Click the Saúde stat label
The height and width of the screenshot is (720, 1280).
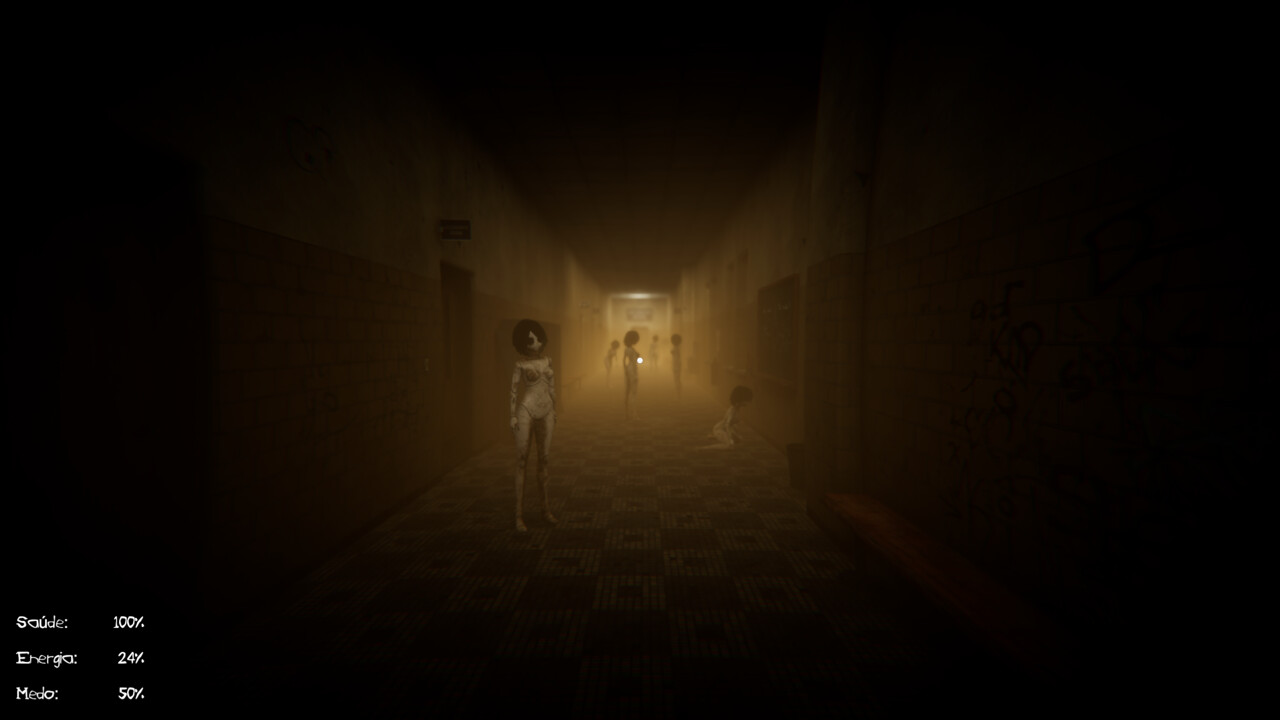(42, 622)
